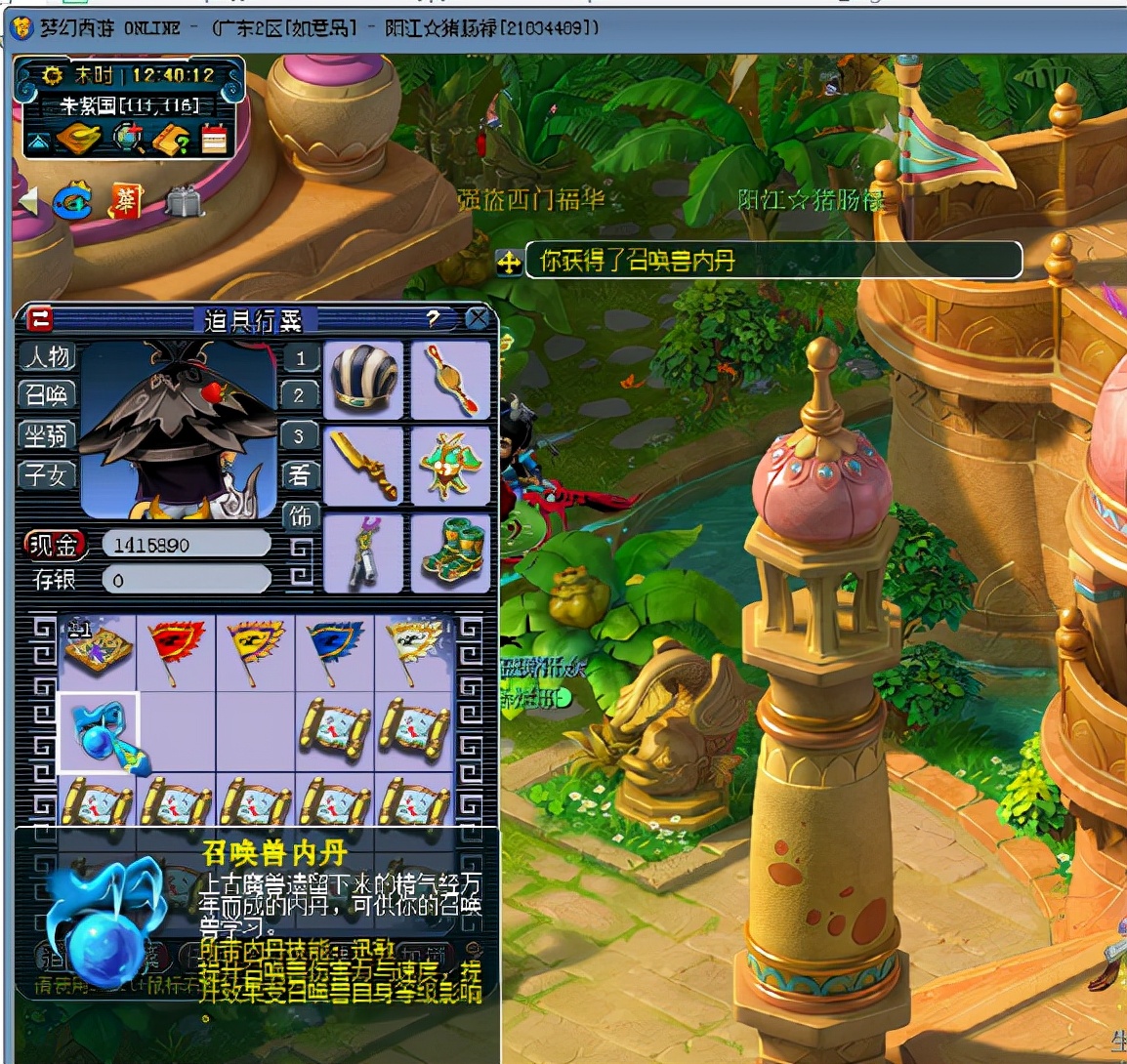Image resolution: width=1127 pixels, height=1064 pixels.
Task: Switch to the 召唤 summon tab
Action: click(47, 395)
